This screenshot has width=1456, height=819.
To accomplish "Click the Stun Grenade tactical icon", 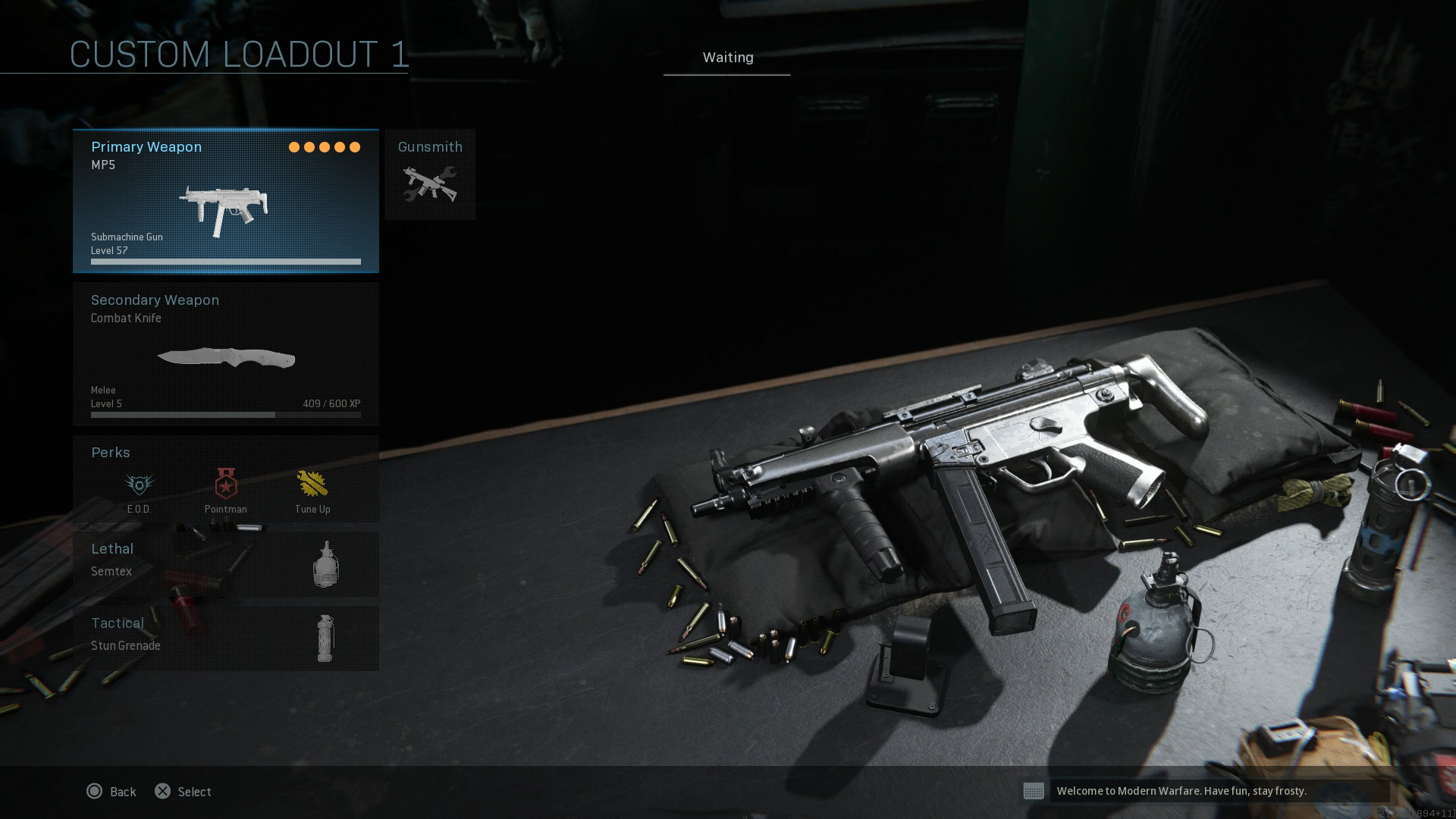I will 326,639.
